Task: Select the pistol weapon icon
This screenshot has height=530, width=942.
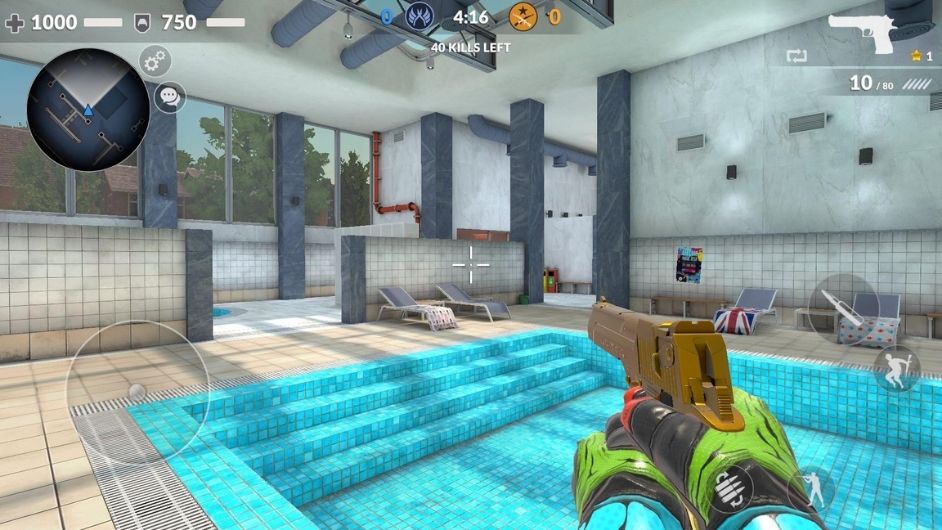Action: 866,32
